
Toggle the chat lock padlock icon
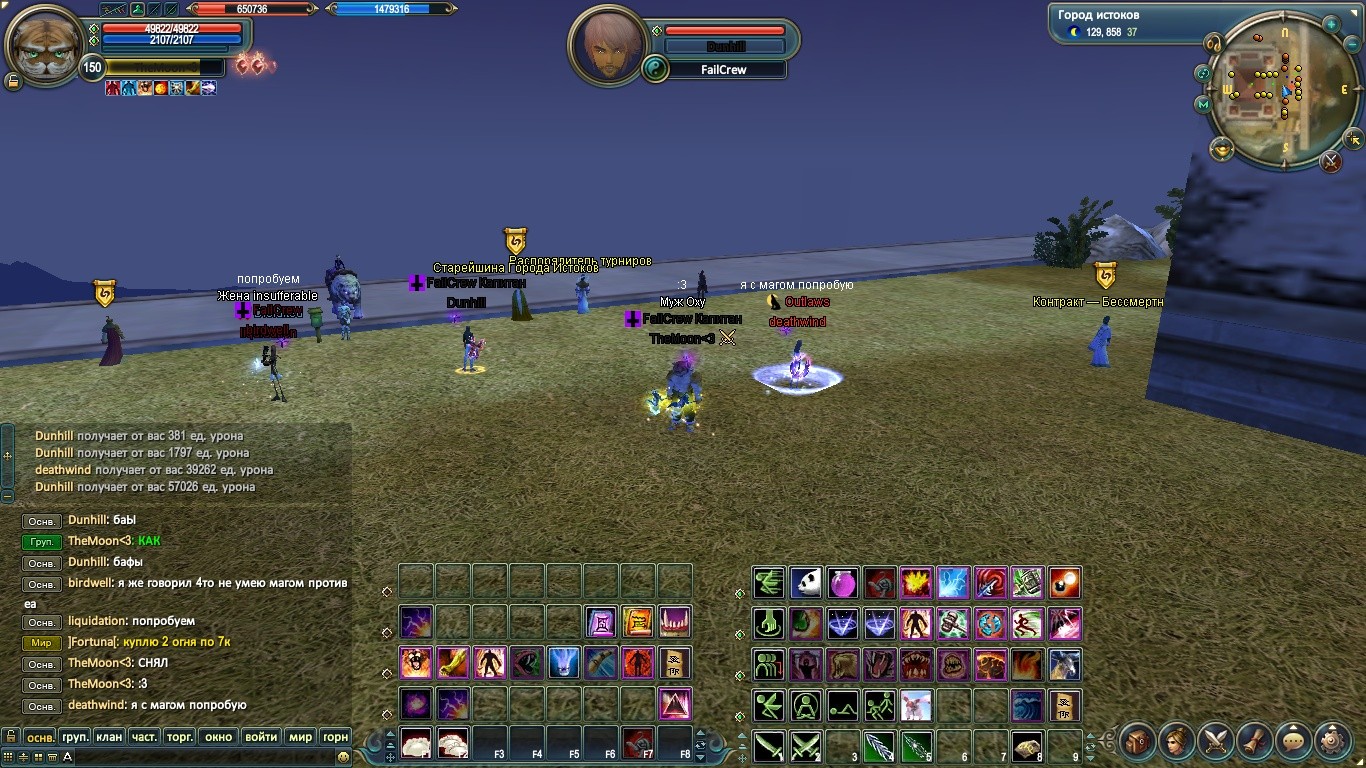tap(11, 737)
